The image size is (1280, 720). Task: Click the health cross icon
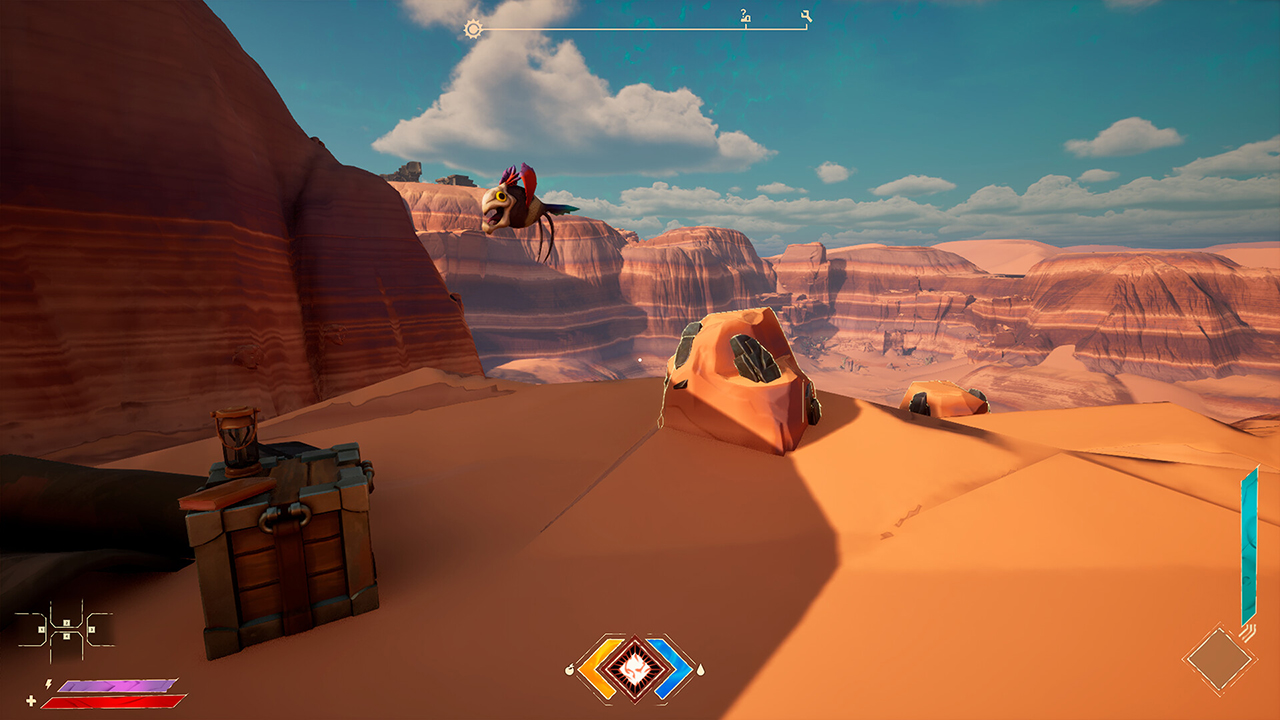[31, 701]
